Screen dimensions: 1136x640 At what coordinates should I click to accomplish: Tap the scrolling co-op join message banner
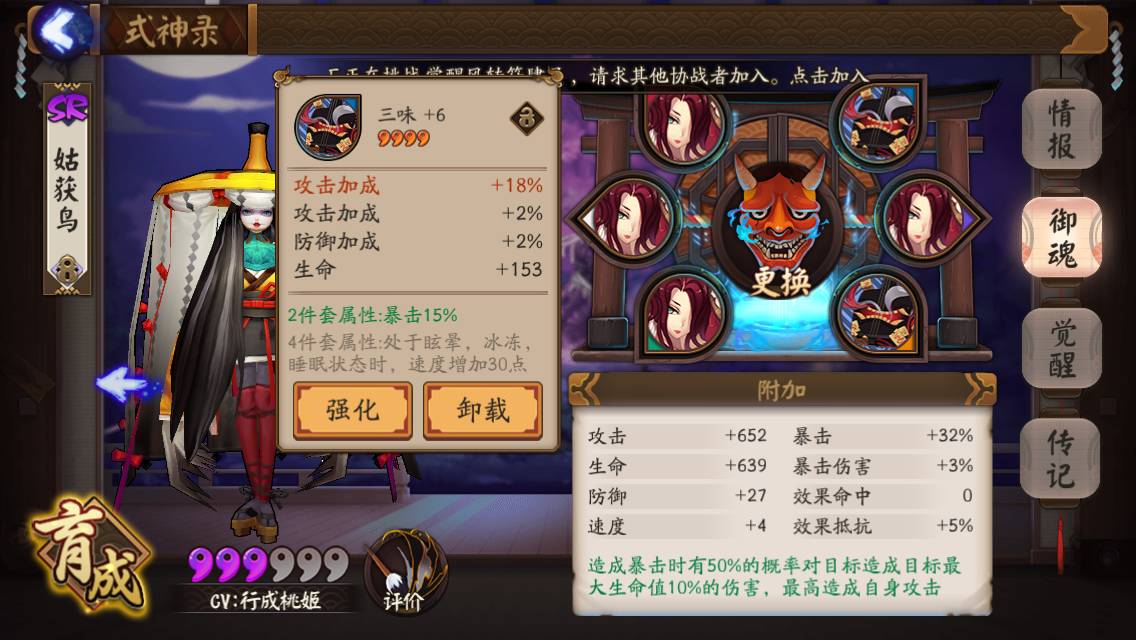point(600,76)
